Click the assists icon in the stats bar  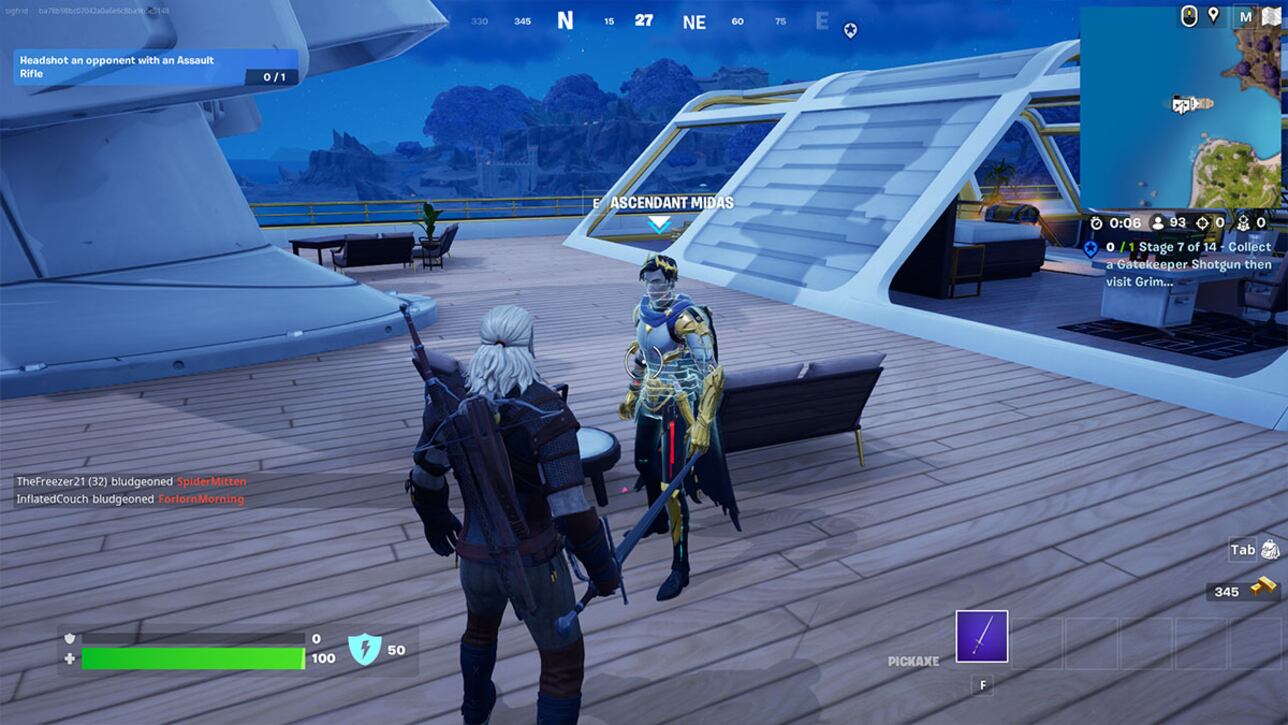tap(1245, 222)
